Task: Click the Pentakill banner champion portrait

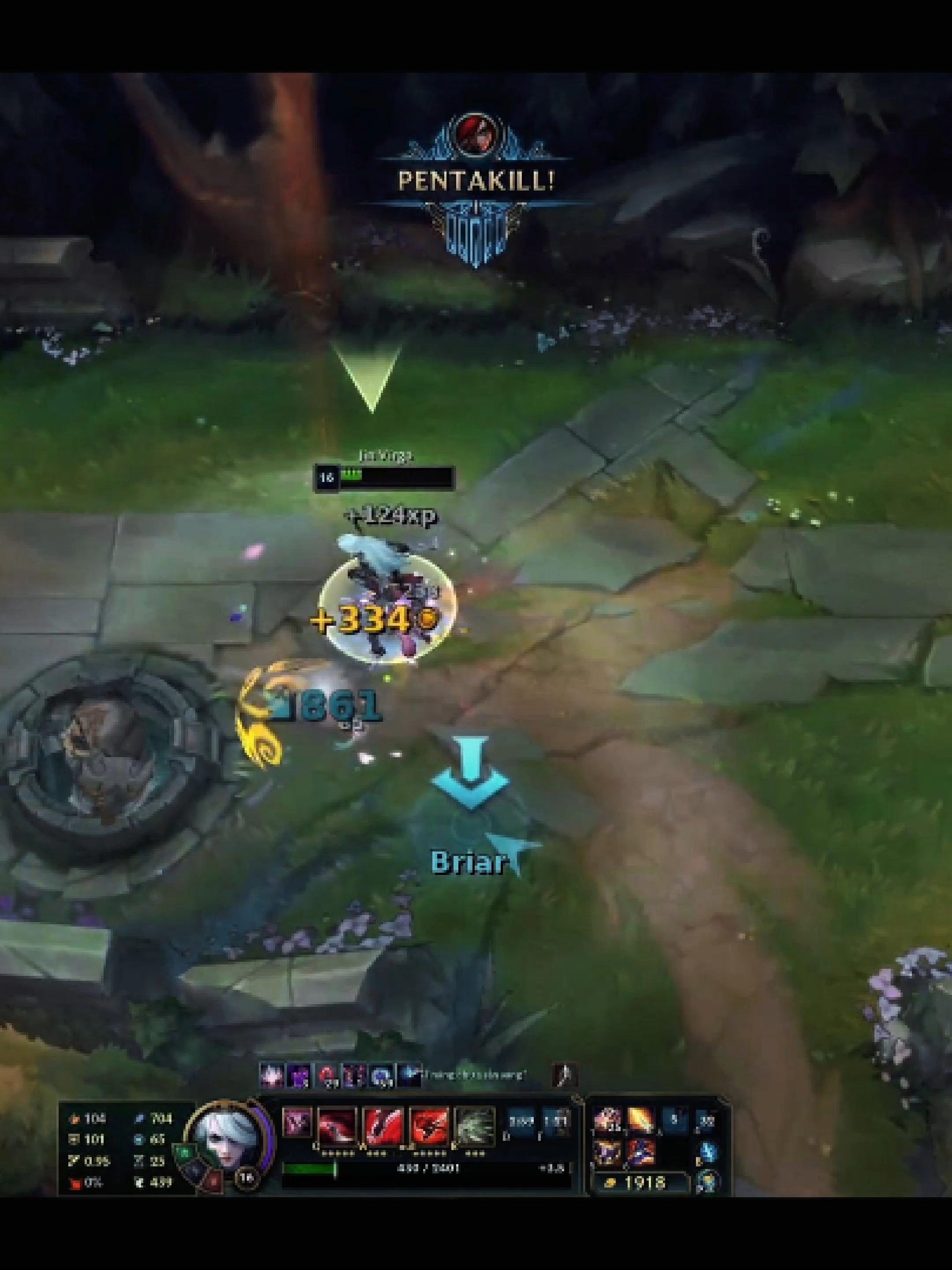Action: coord(480,136)
